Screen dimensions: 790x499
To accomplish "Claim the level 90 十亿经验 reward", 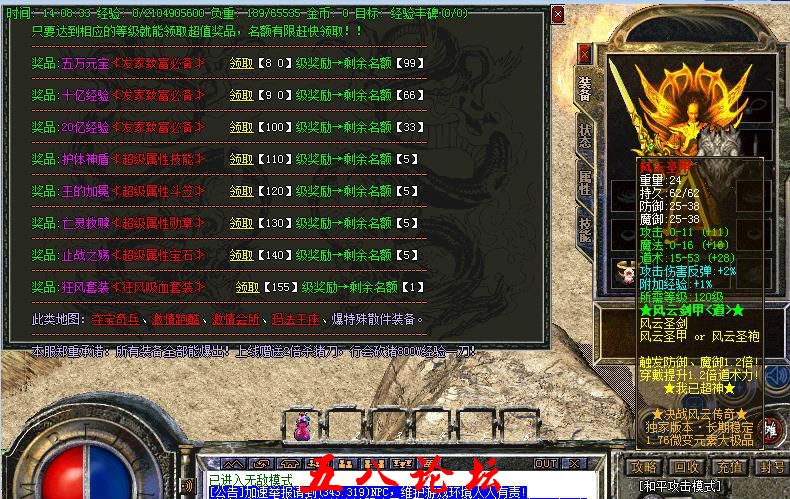I will pyautogui.click(x=241, y=96).
